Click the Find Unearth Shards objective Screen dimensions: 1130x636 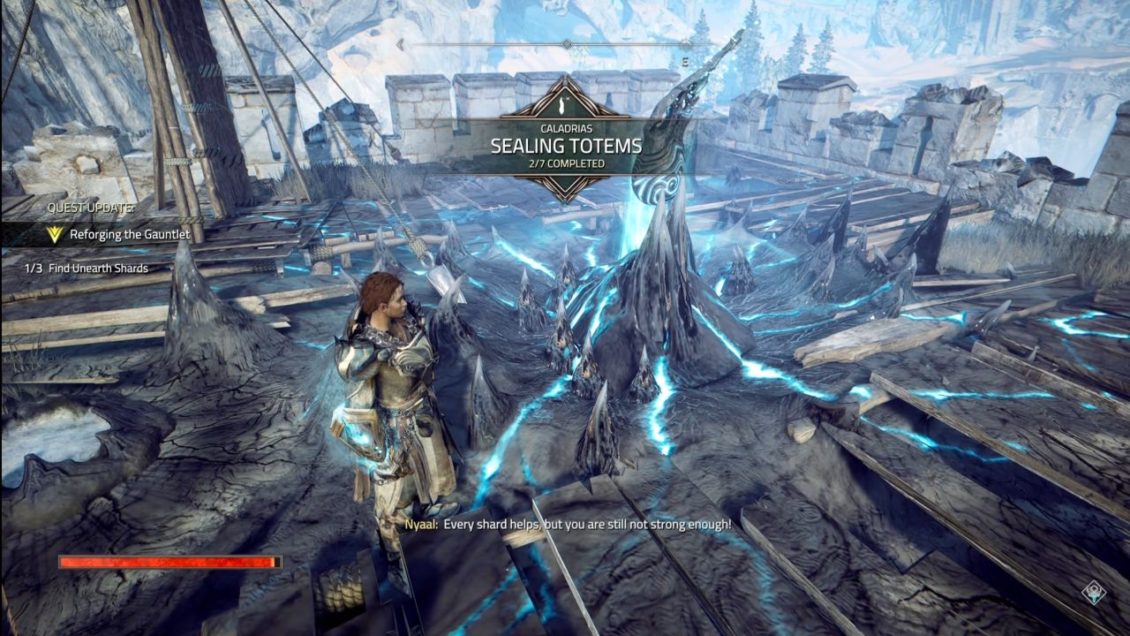coord(95,268)
